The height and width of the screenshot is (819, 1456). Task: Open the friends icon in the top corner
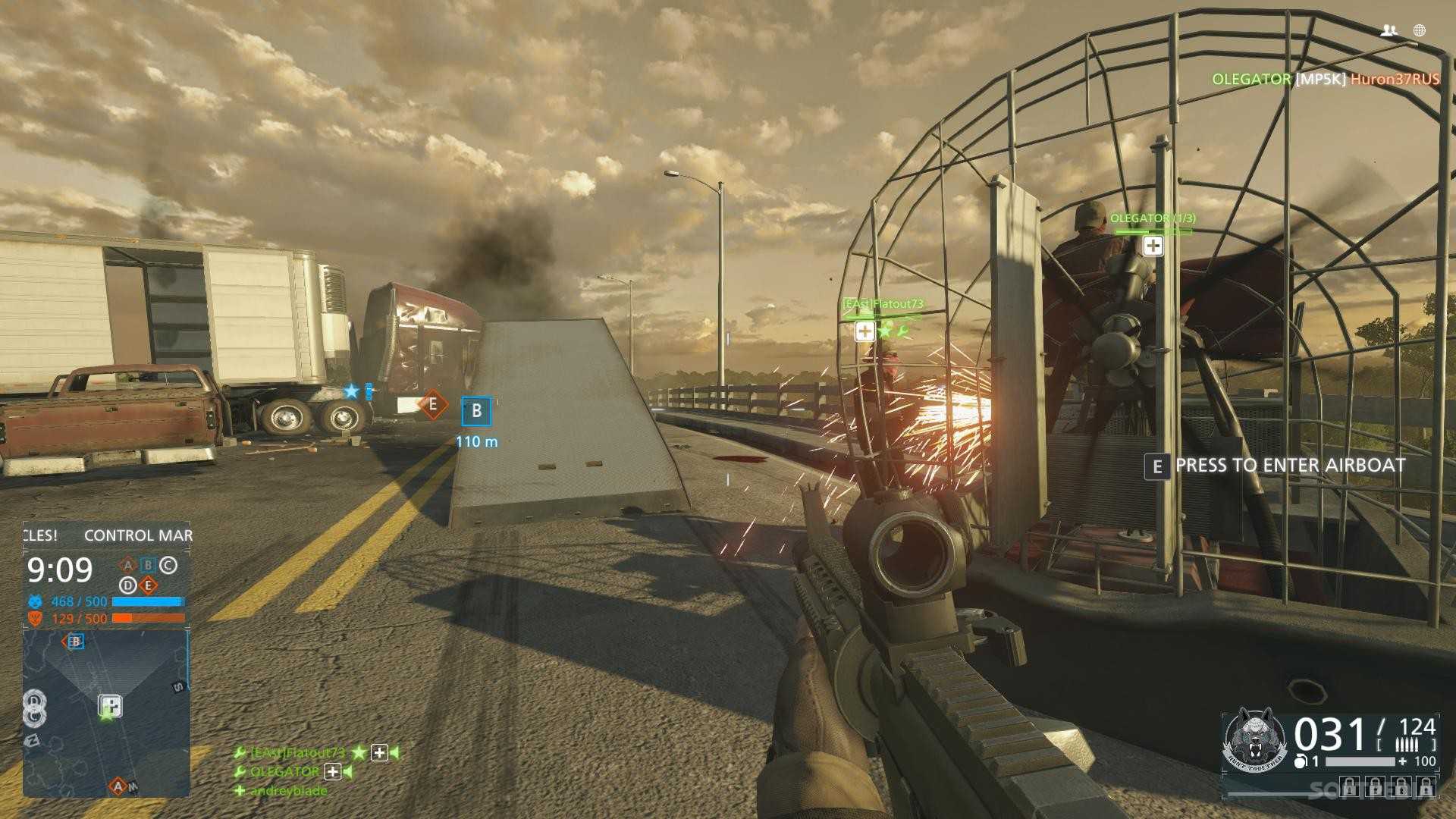click(1389, 30)
